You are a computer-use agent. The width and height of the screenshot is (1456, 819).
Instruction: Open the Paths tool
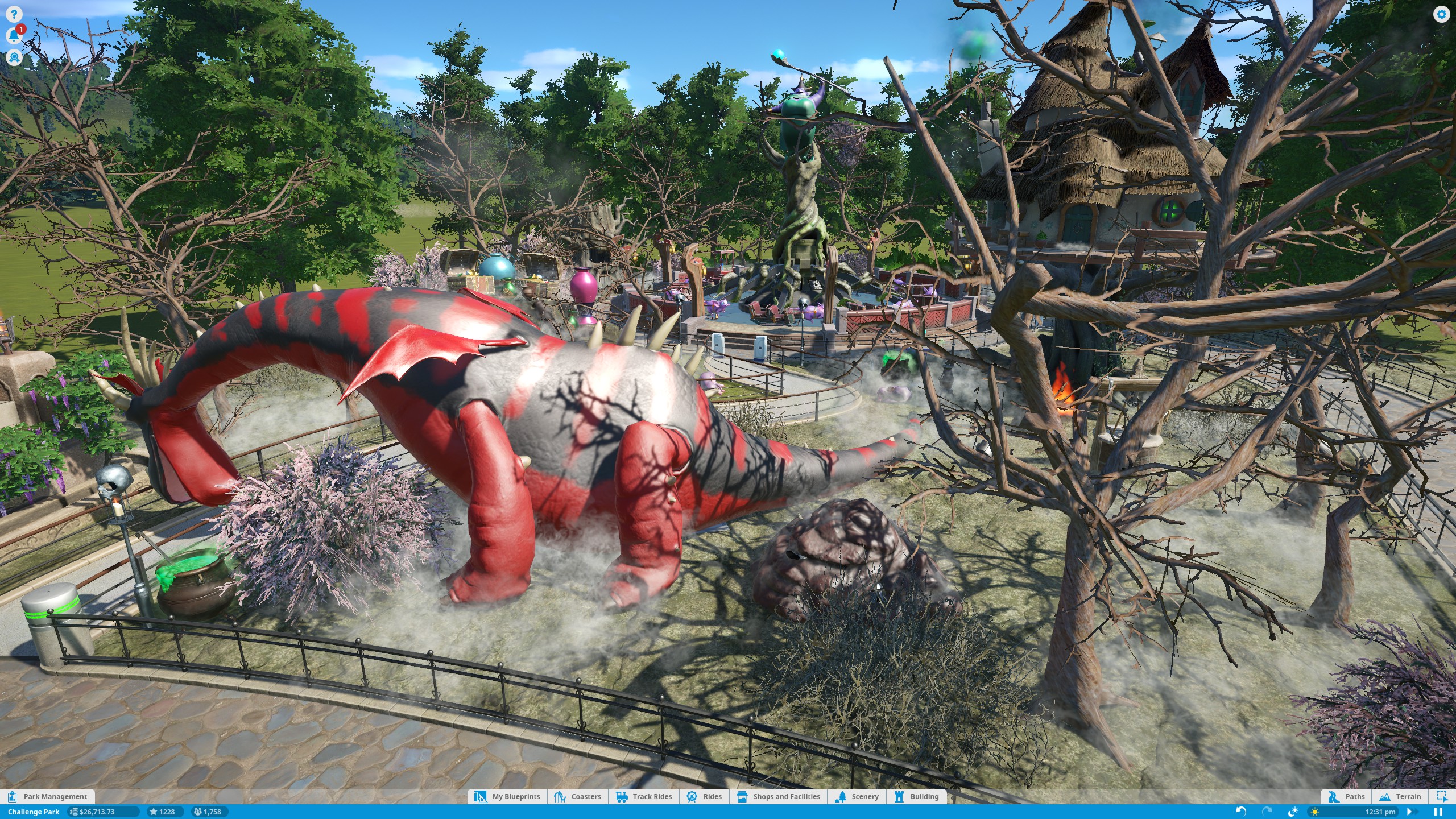[1346, 796]
